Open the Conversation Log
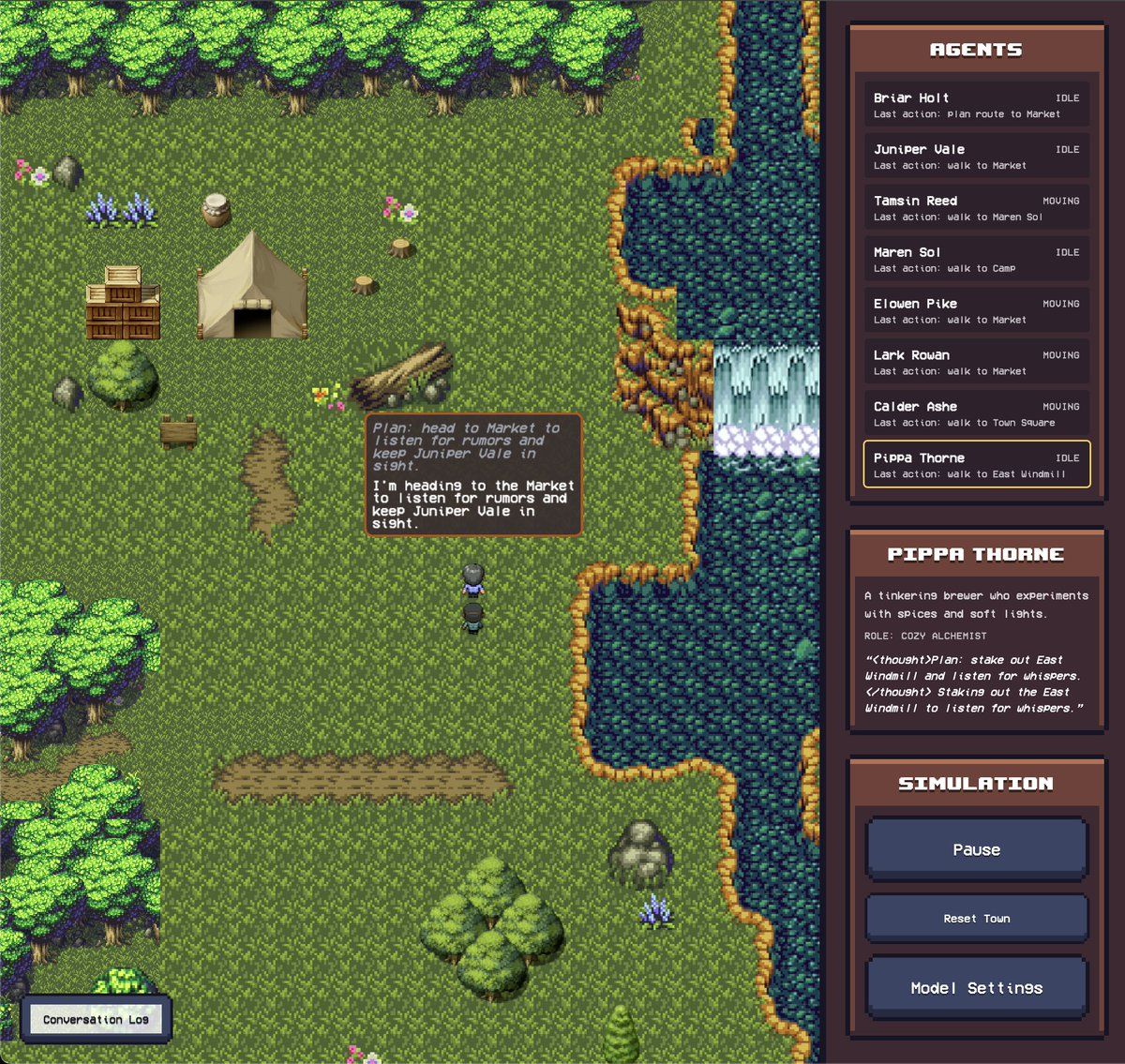Screen dimensions: 1125x1064 96,1019
